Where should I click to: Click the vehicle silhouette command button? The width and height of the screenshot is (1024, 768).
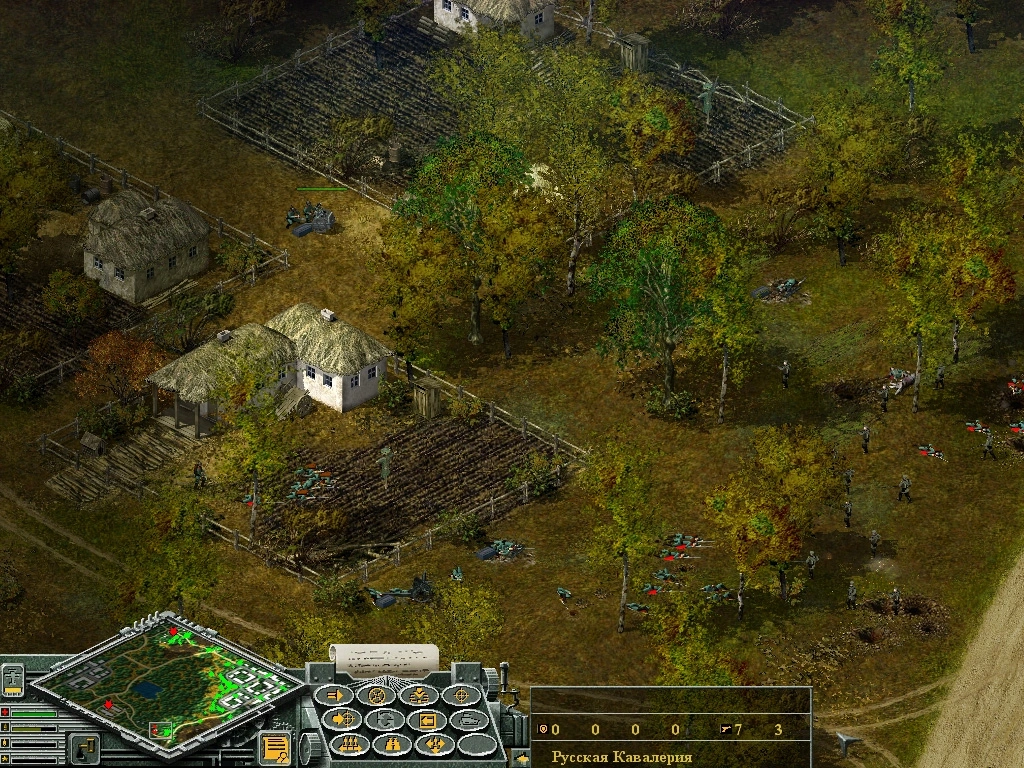(x=468, y=719)
